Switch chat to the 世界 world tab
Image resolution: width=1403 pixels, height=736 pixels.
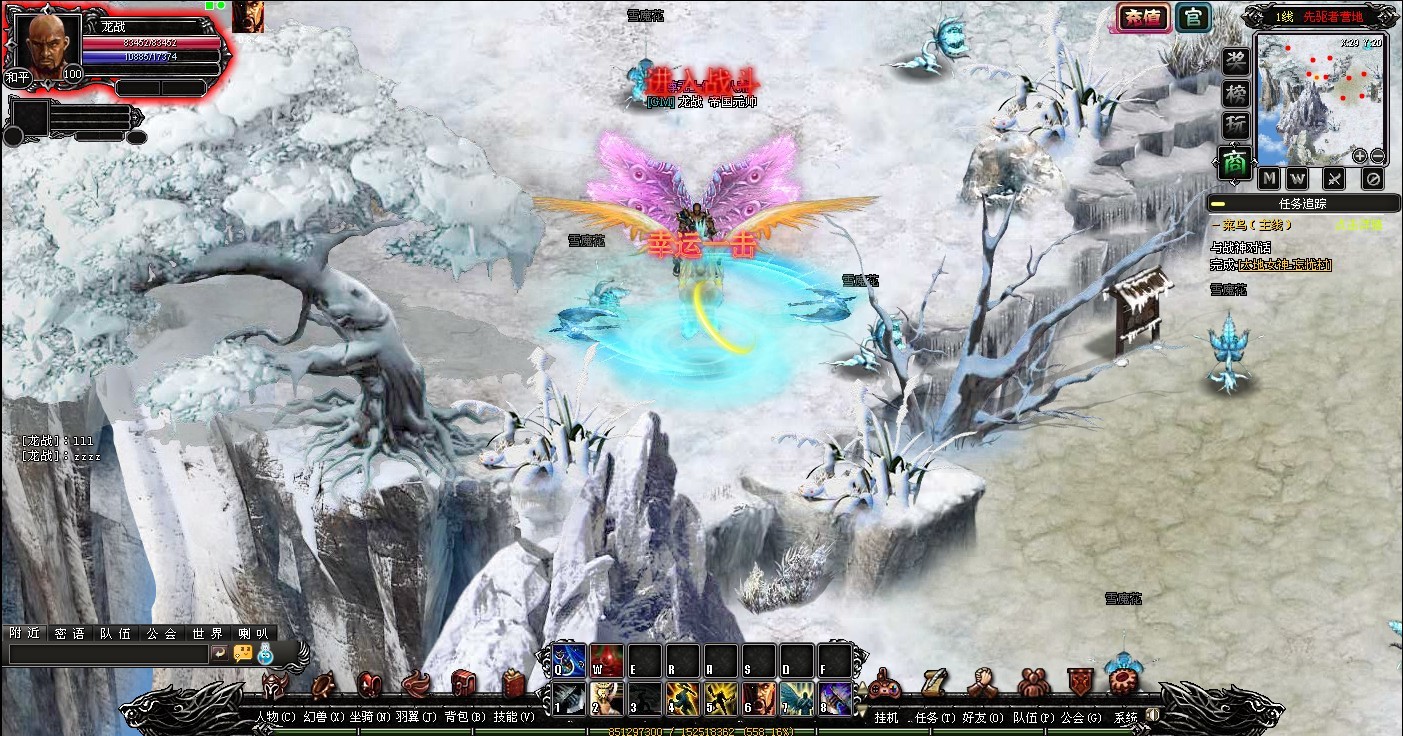[208, 633]
